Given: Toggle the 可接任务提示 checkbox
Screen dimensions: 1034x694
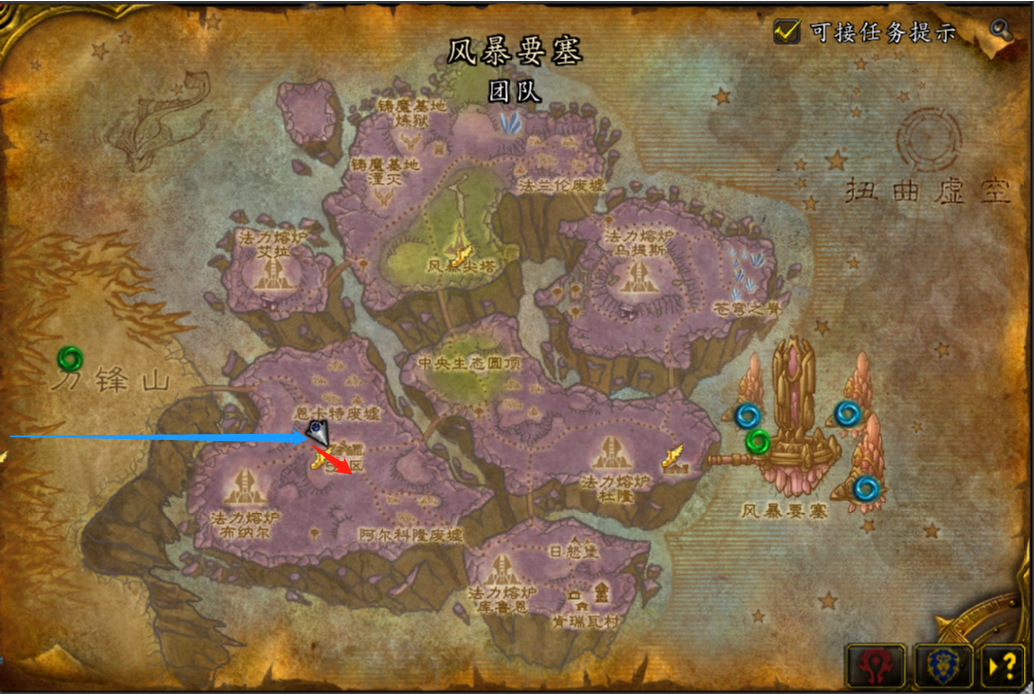Looking at the screenshot, I should [x=787, y=32].
